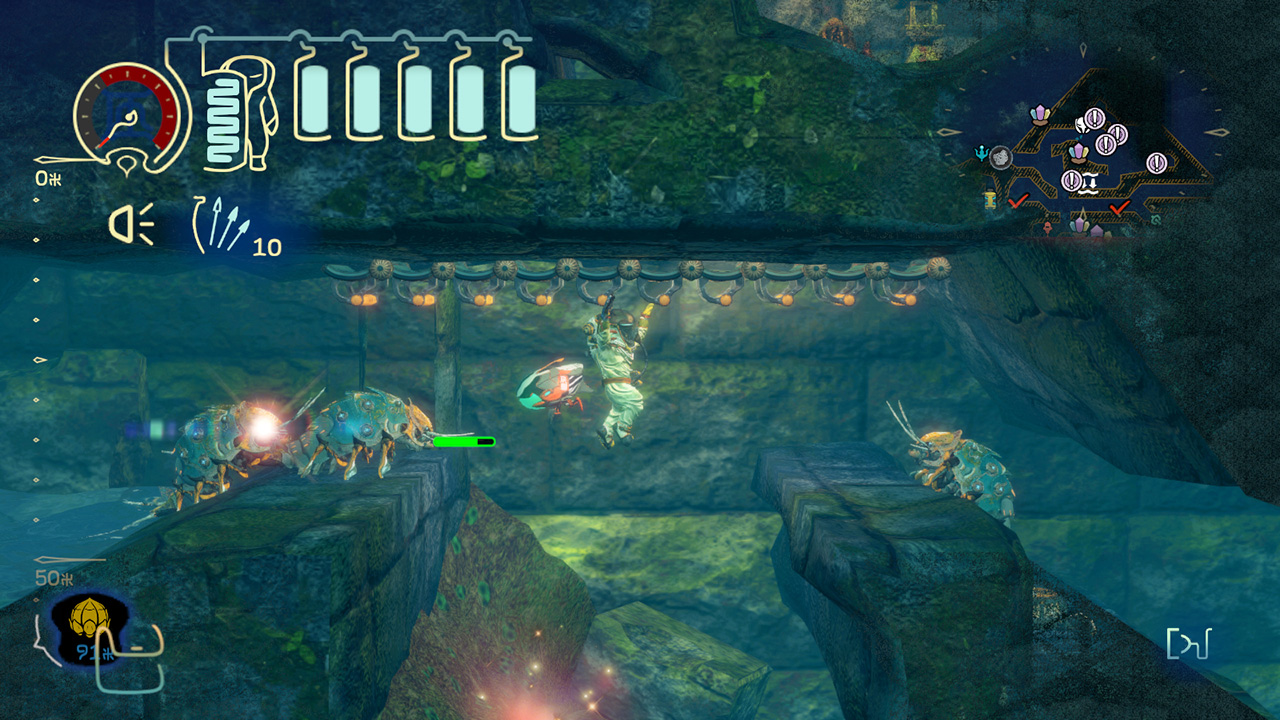Click the white skull marker on the minimap
This screenshot has width=1280, height=720.
pyautogui.click(x=1082, y=125)
